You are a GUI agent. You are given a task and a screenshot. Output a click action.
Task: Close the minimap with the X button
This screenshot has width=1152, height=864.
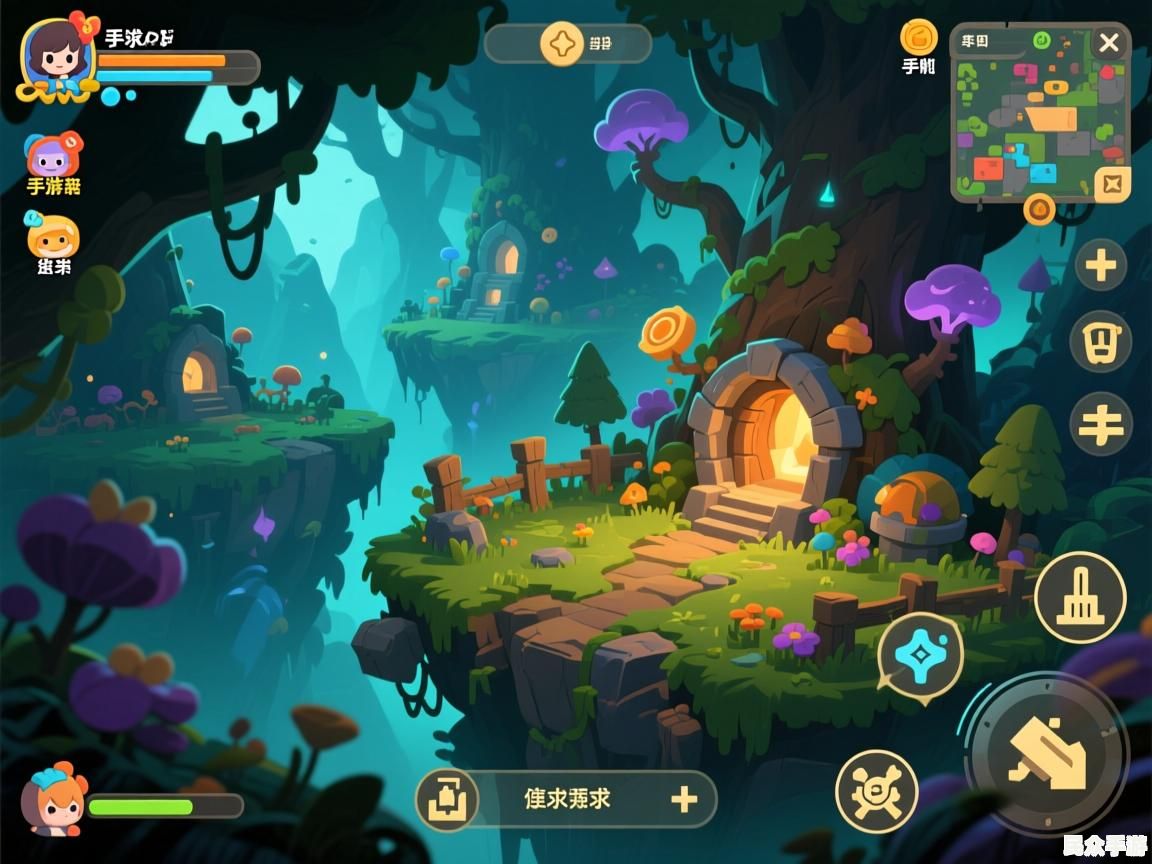1109,42
